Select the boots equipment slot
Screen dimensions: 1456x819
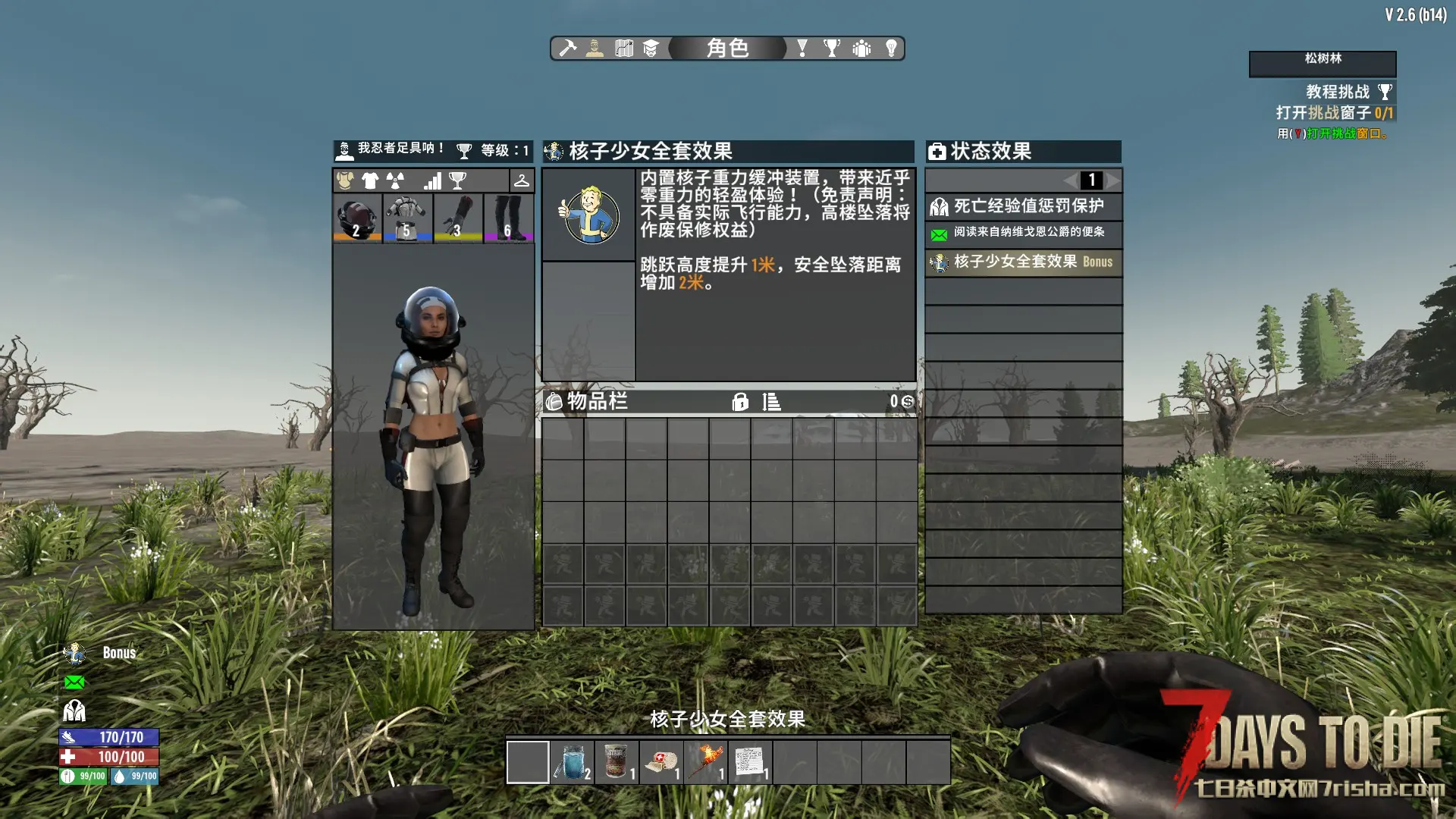pos(508,218)
